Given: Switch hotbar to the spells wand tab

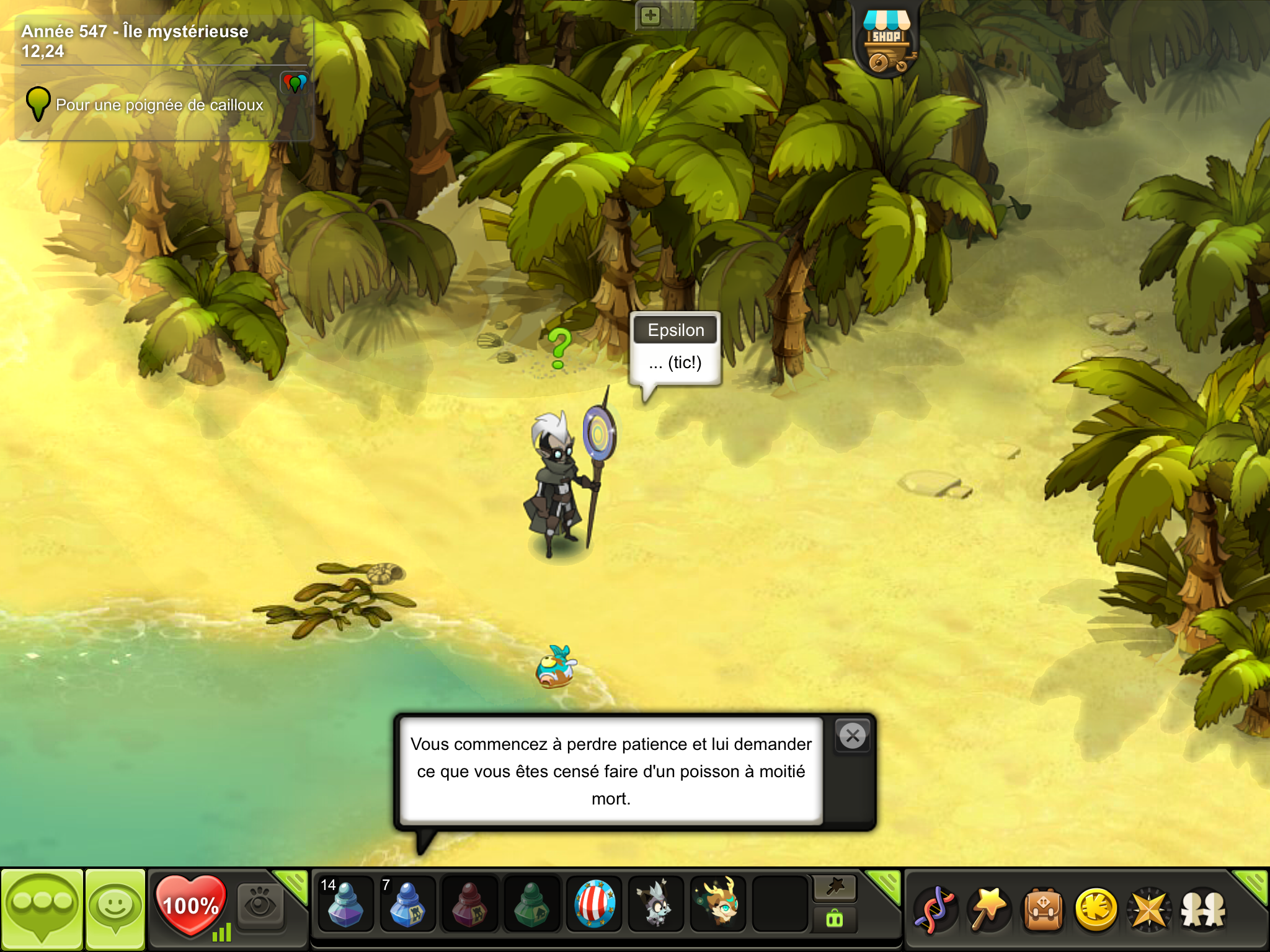Looking at the screenshot, I should (x=835, y=888).
